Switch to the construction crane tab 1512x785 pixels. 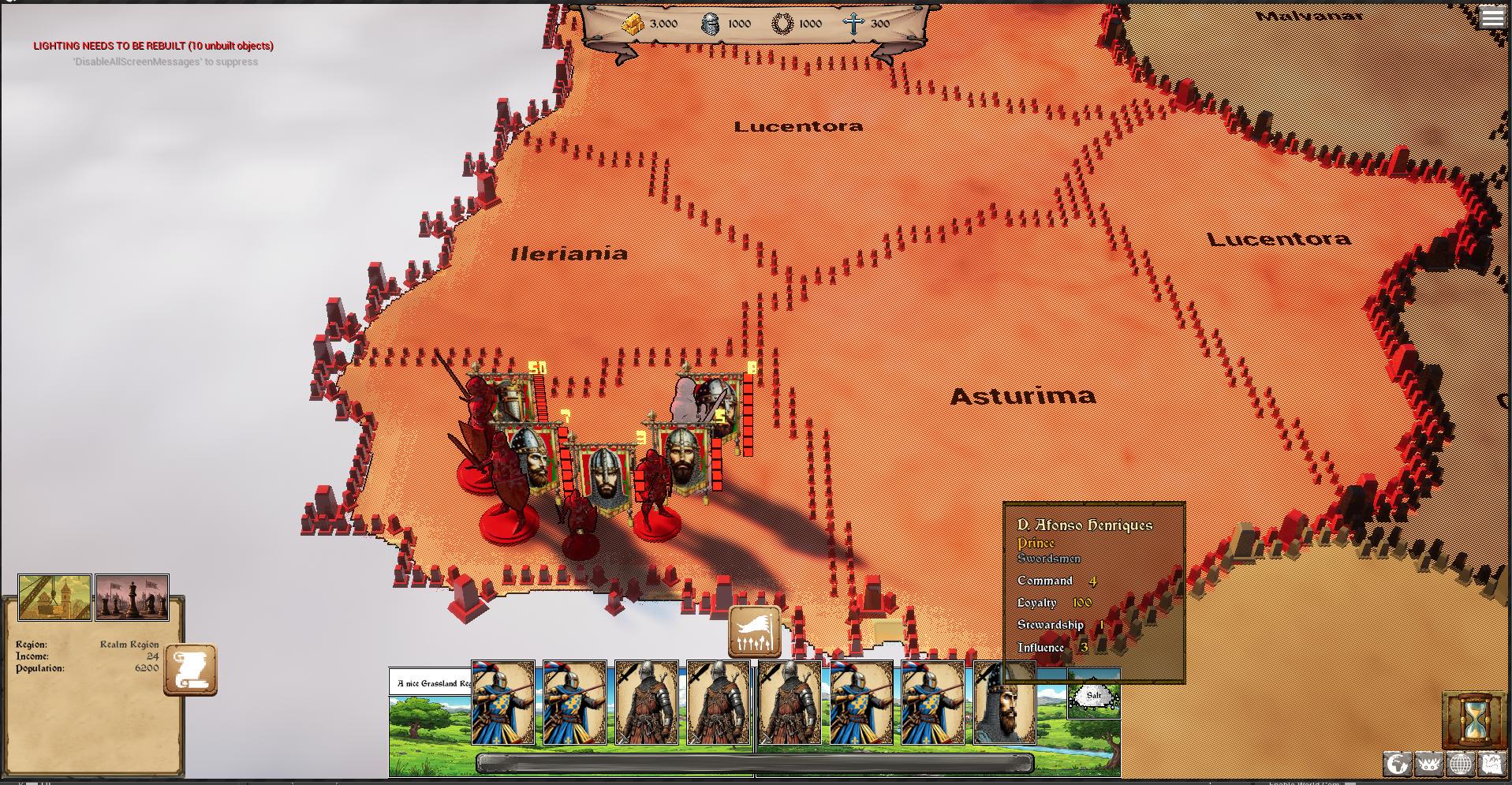tap(54, 597)
